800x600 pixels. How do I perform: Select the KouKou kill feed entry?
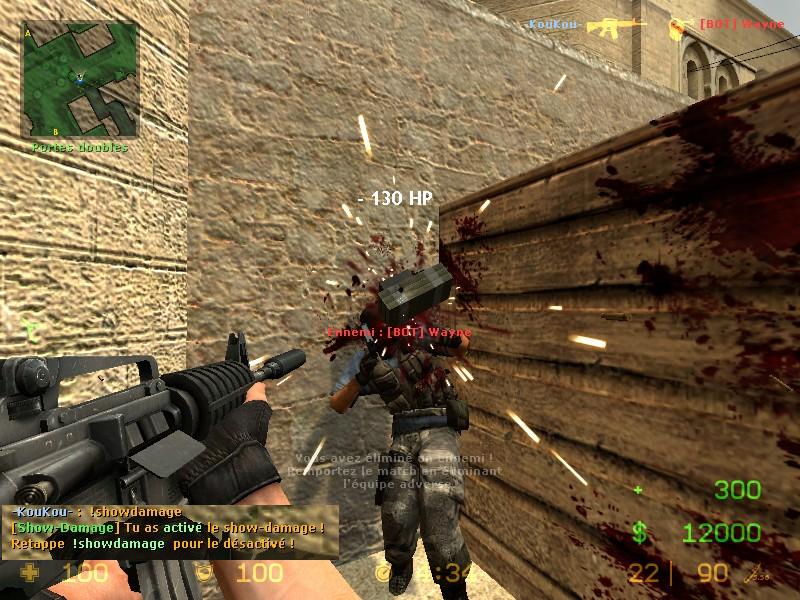[x=554, y=23]
